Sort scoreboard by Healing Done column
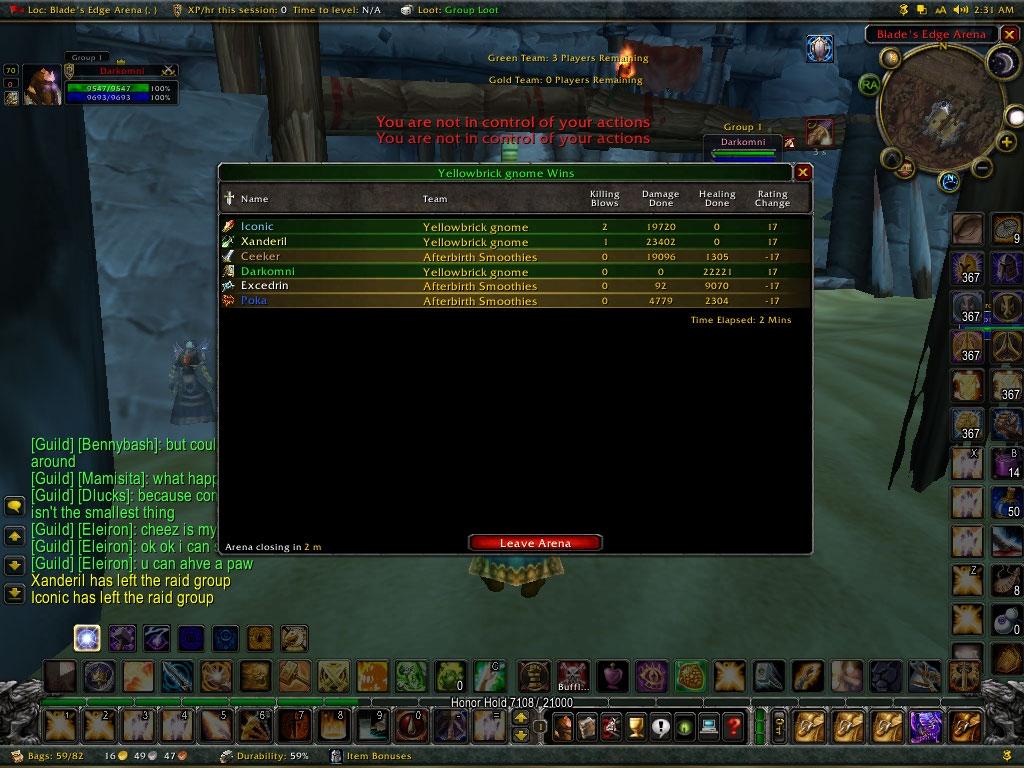 [717, 198]
